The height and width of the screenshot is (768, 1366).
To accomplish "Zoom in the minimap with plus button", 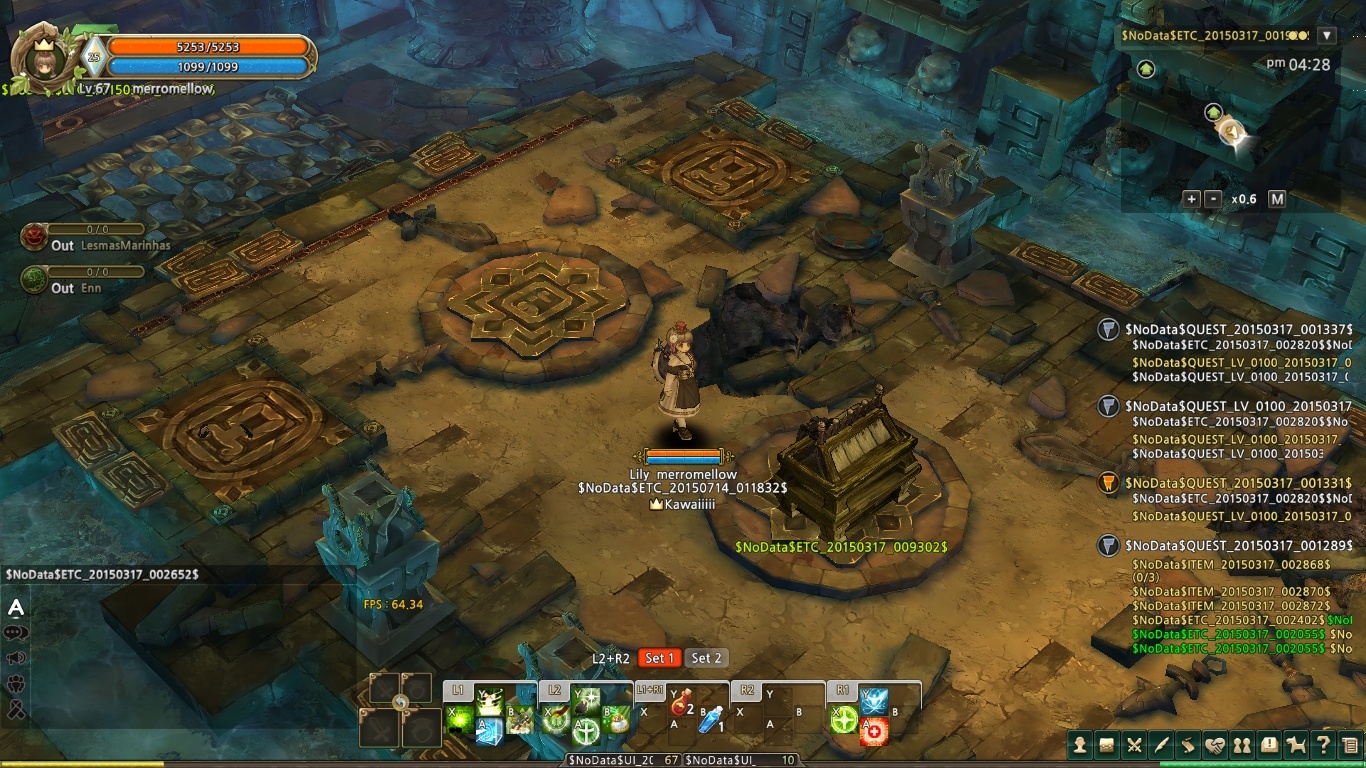I will coord(1191,199).
